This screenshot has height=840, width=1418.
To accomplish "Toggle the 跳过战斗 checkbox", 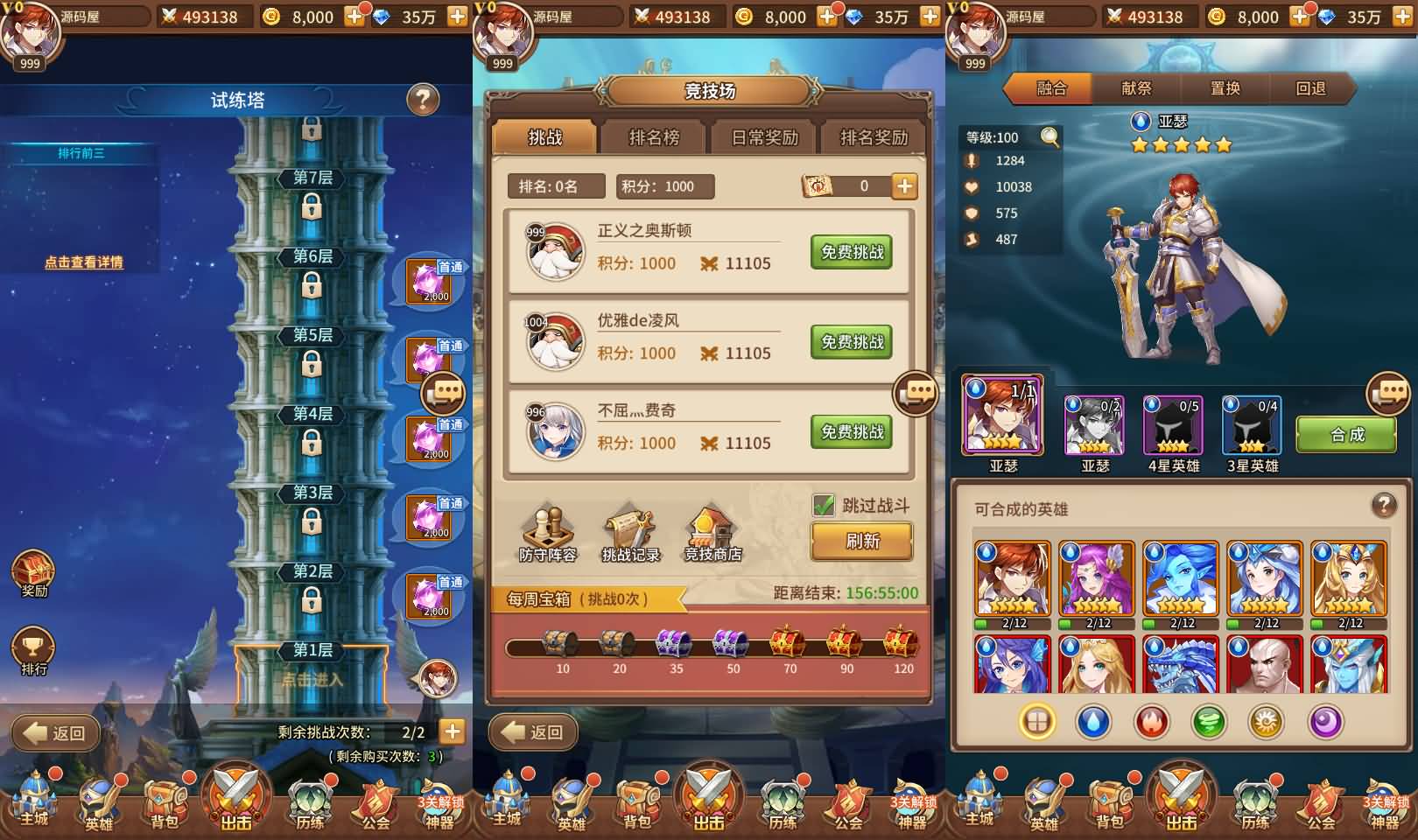I will pos(824,505).
